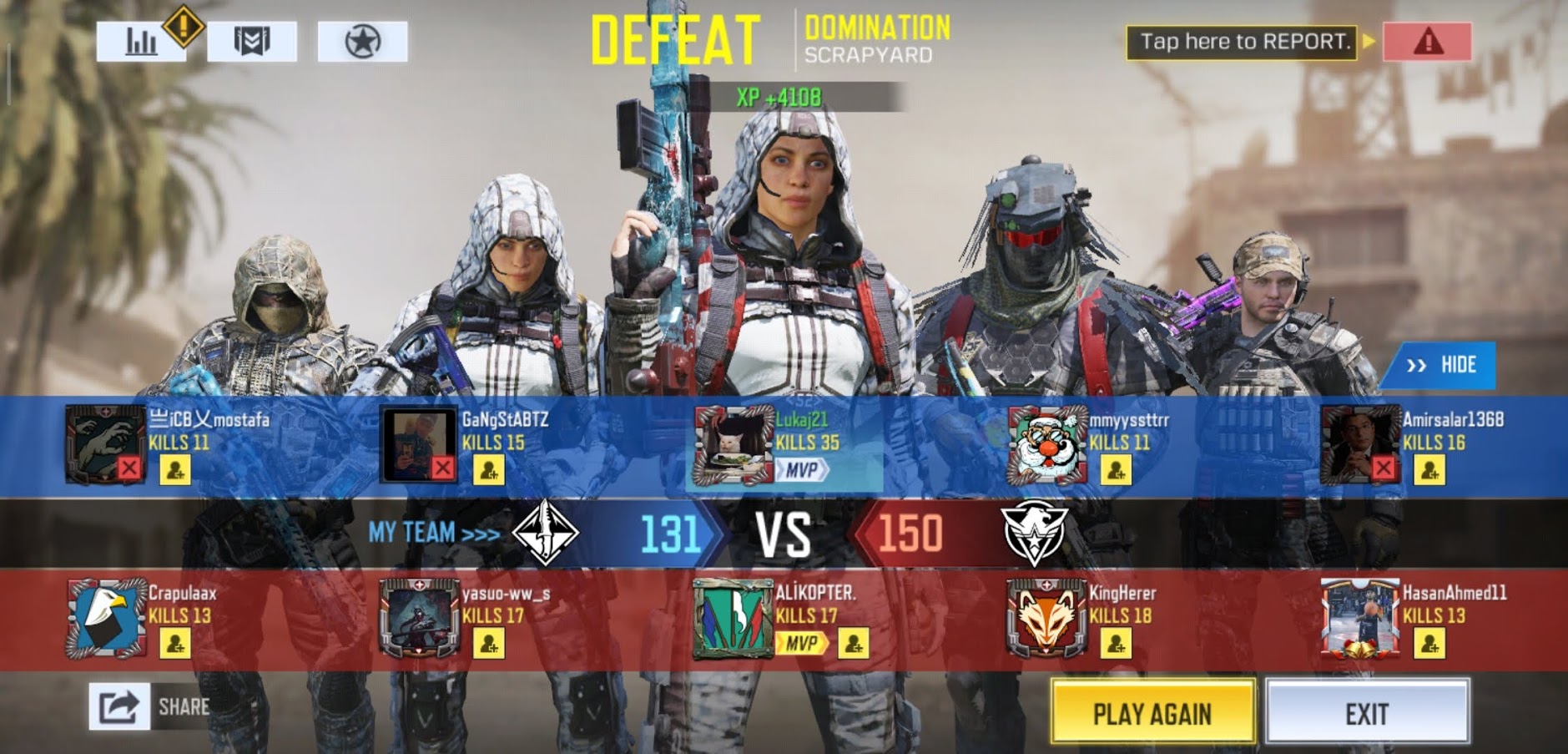Add Crapulaax as a friend
This screenshot has height=754, width=1568.
[175, 643]
